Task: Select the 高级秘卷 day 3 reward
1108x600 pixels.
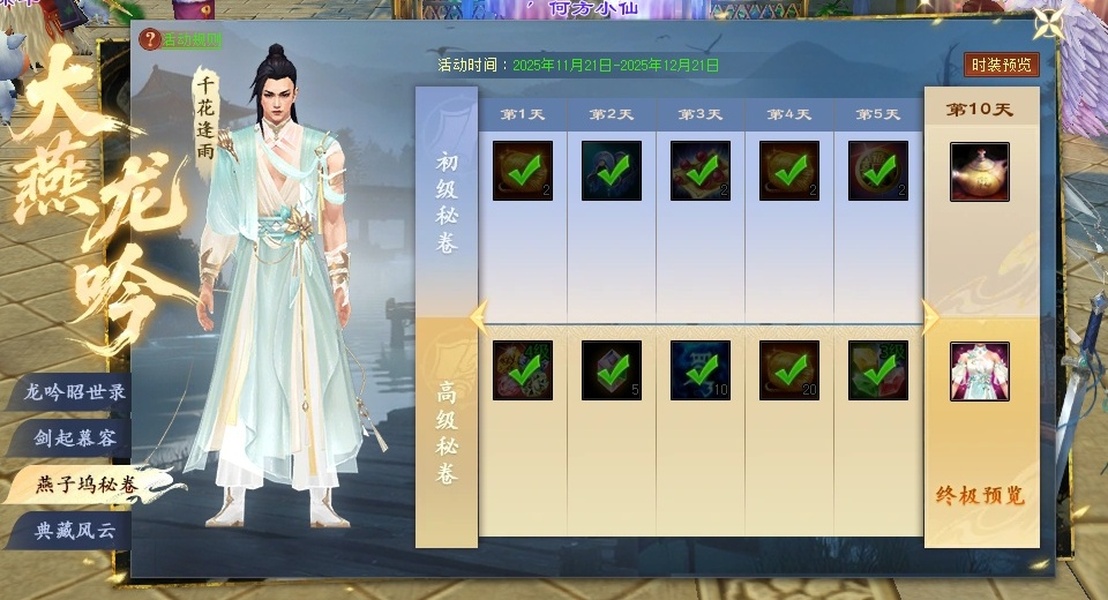Action: pos(700,371)
